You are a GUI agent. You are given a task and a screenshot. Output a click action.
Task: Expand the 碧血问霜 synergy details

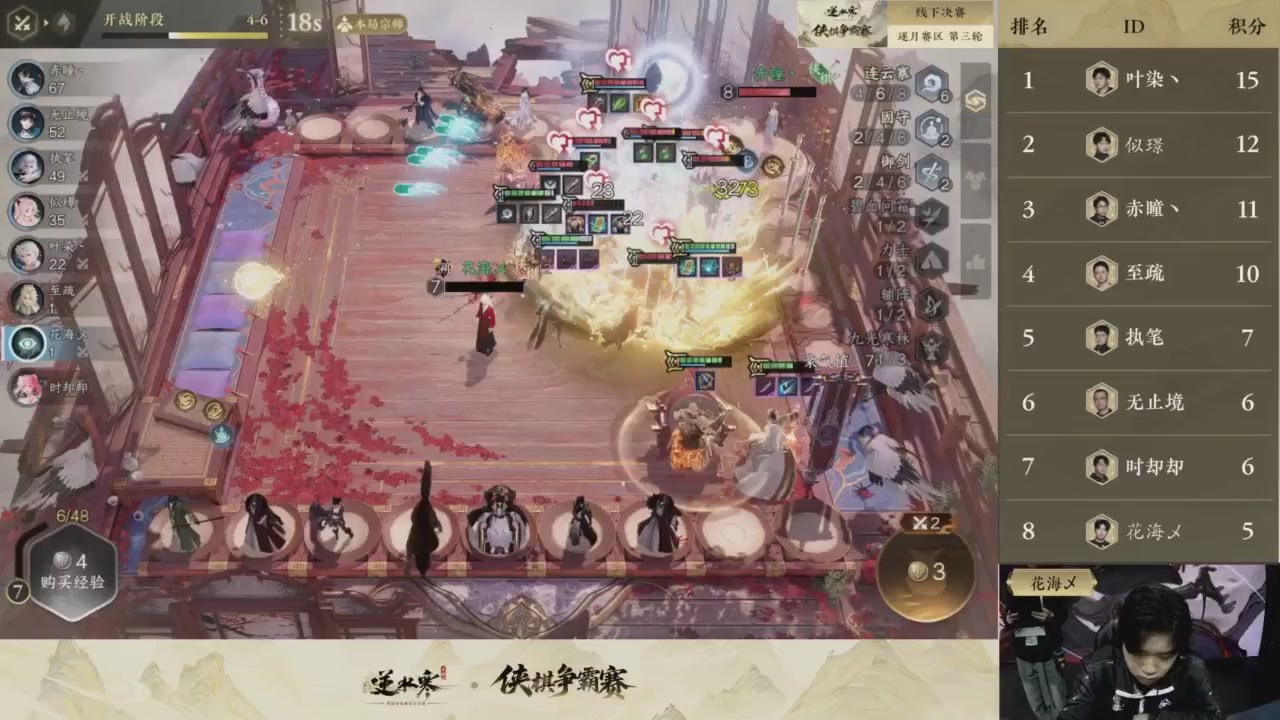click(931, 214)
